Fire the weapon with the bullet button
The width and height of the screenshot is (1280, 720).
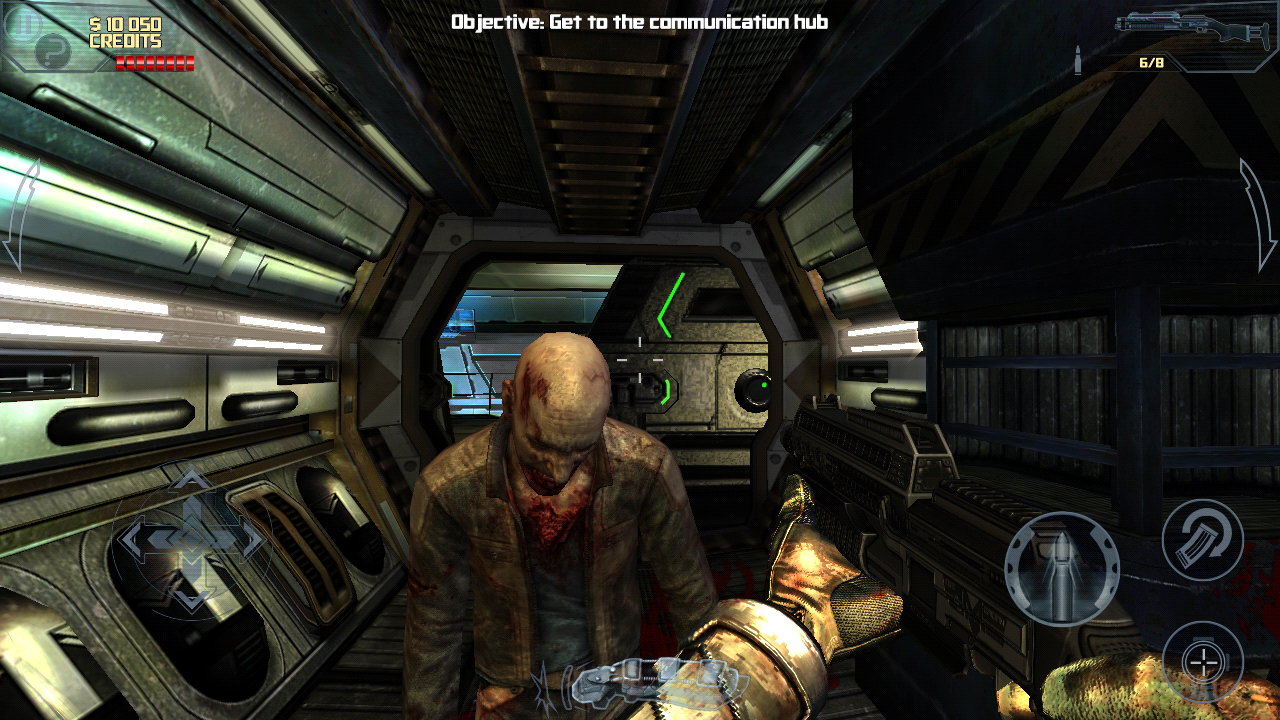[x=1062, y=568]
